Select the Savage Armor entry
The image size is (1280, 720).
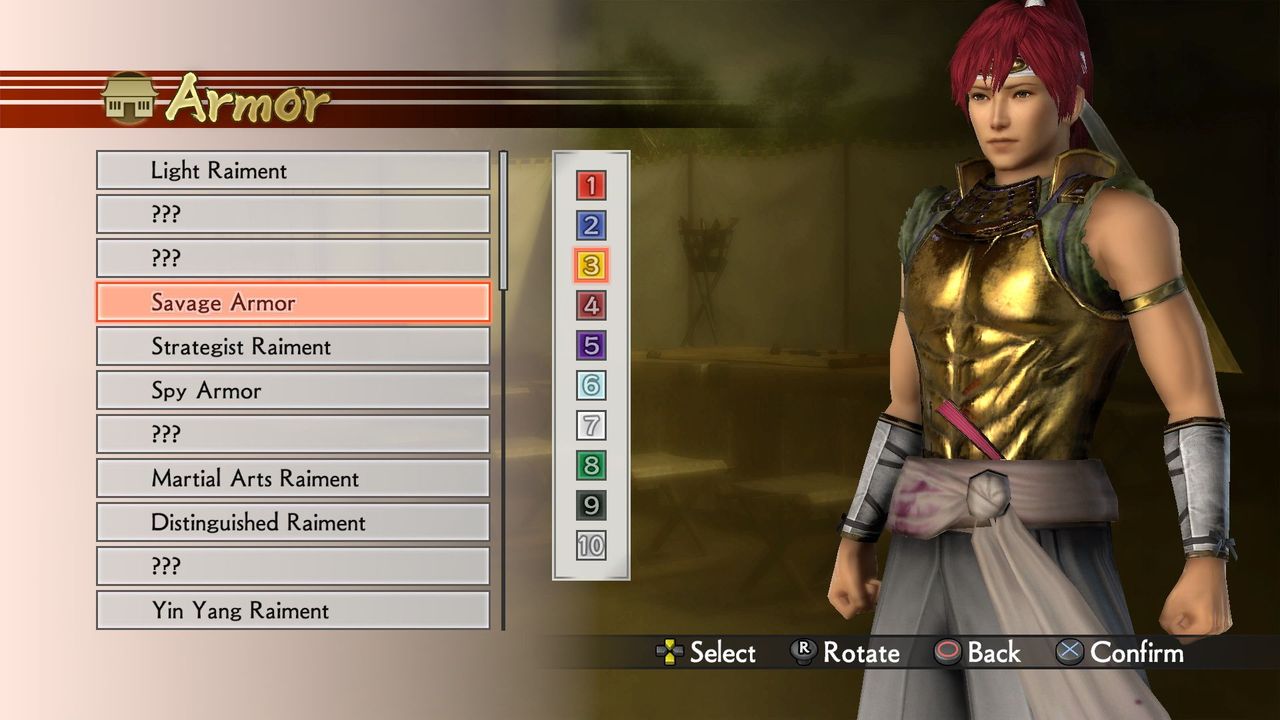[292, 302]
